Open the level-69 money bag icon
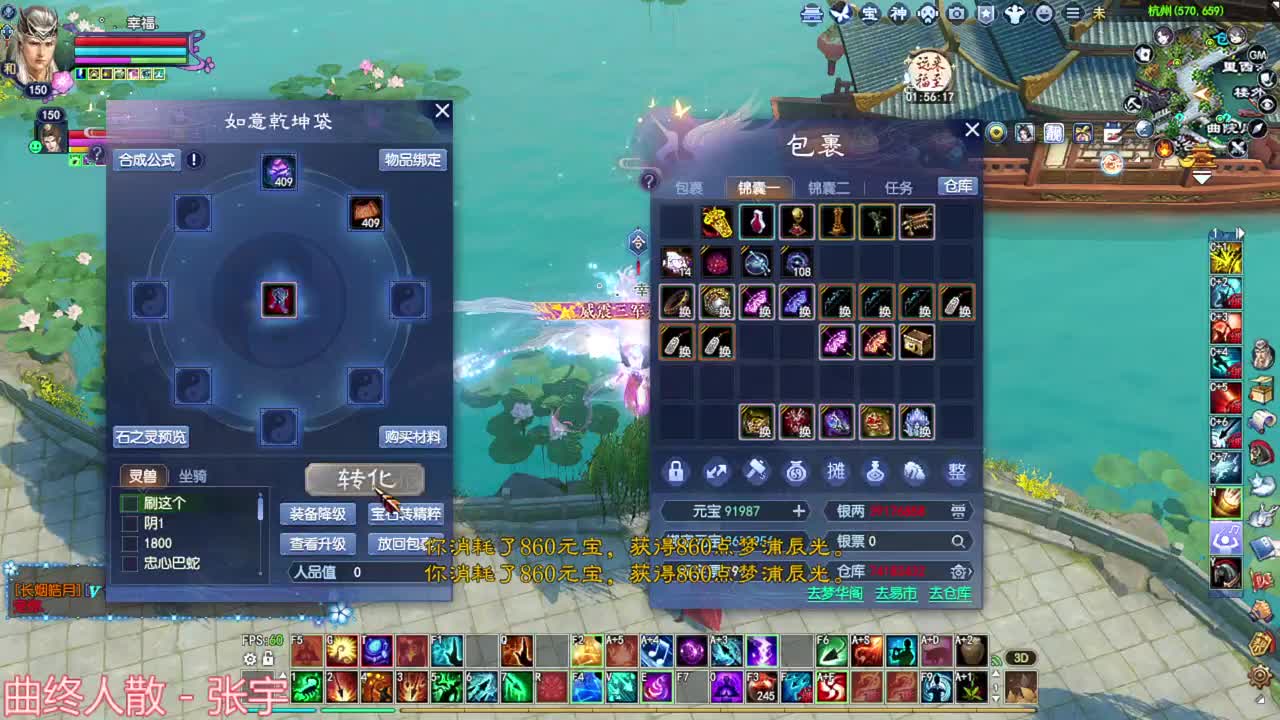Viewport: 1280px width, 720px height. pos(797,472)
